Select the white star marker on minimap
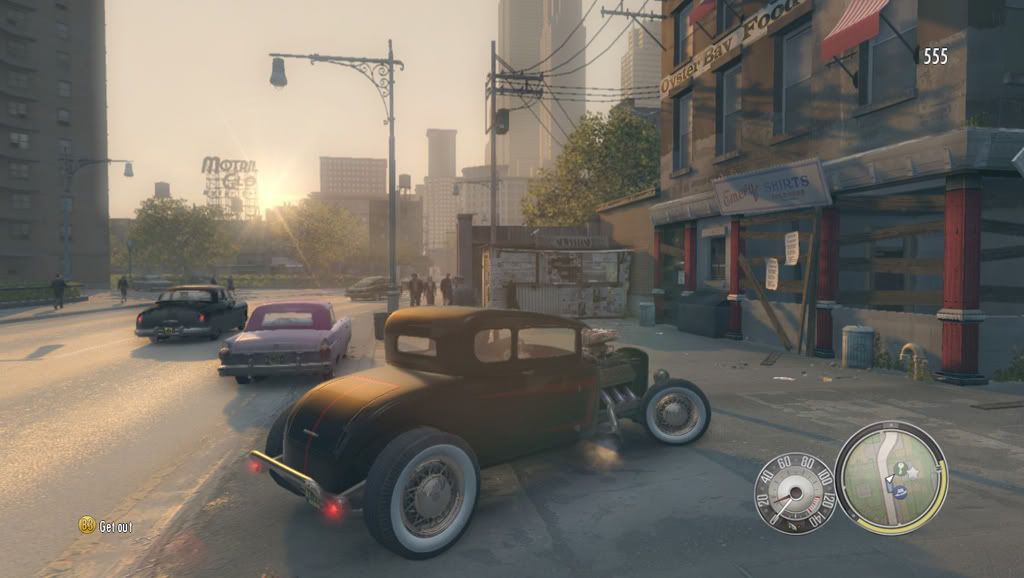The image size is (1024, 578). (912, 472)
